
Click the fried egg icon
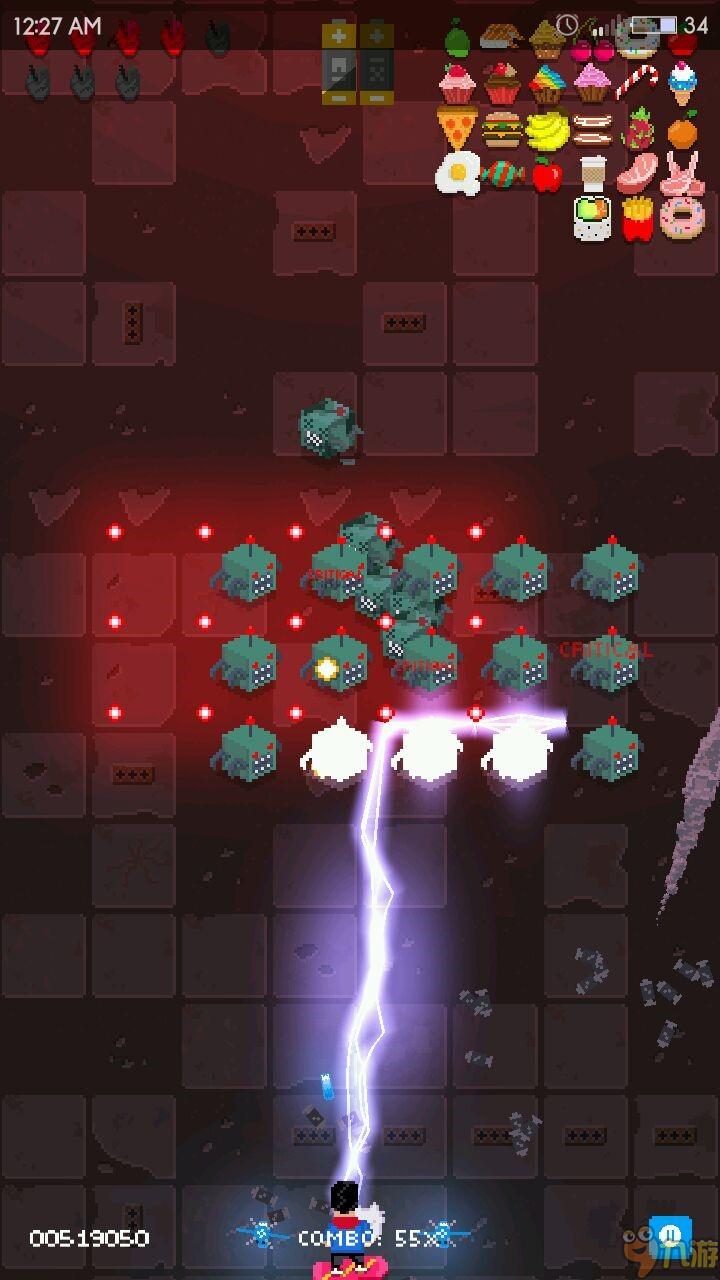pos(457,173)
